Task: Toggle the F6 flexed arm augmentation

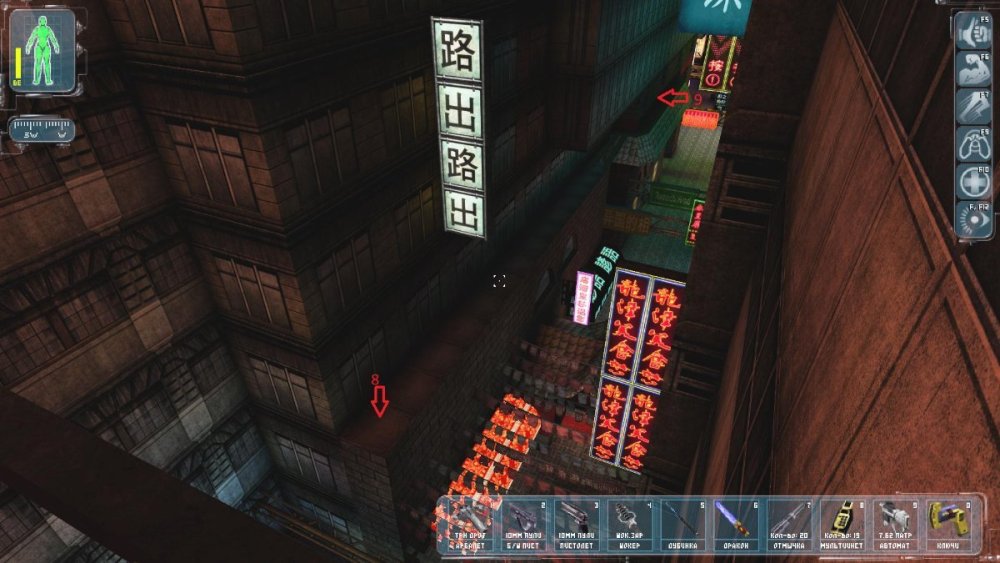Action: point(972,69)
